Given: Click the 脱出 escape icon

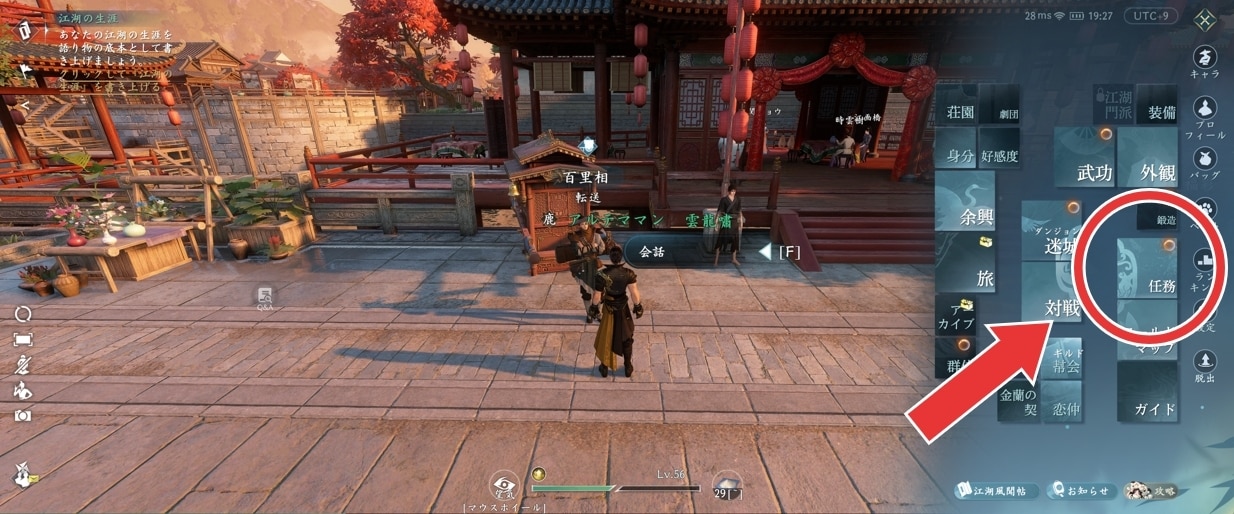Looking at the screenshot, I should (x=1206, y=365).
